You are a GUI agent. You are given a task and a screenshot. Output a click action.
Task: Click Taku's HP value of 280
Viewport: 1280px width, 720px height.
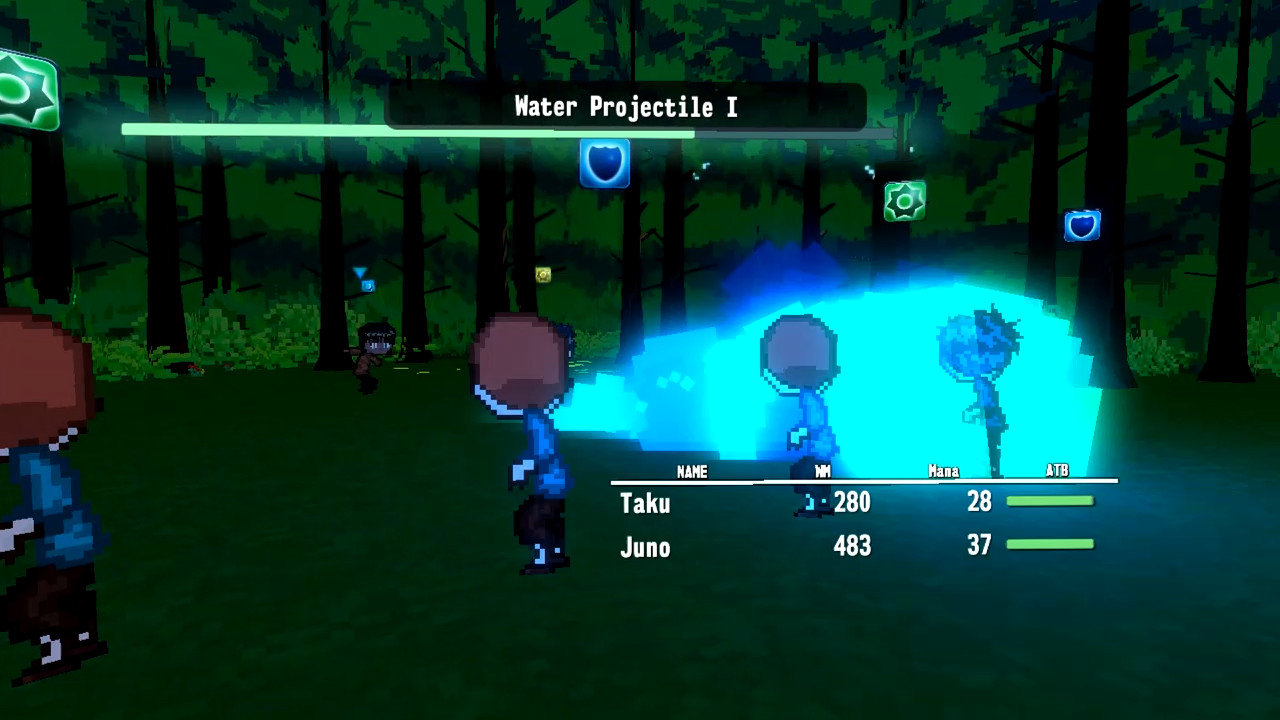[x=851, y=503]
